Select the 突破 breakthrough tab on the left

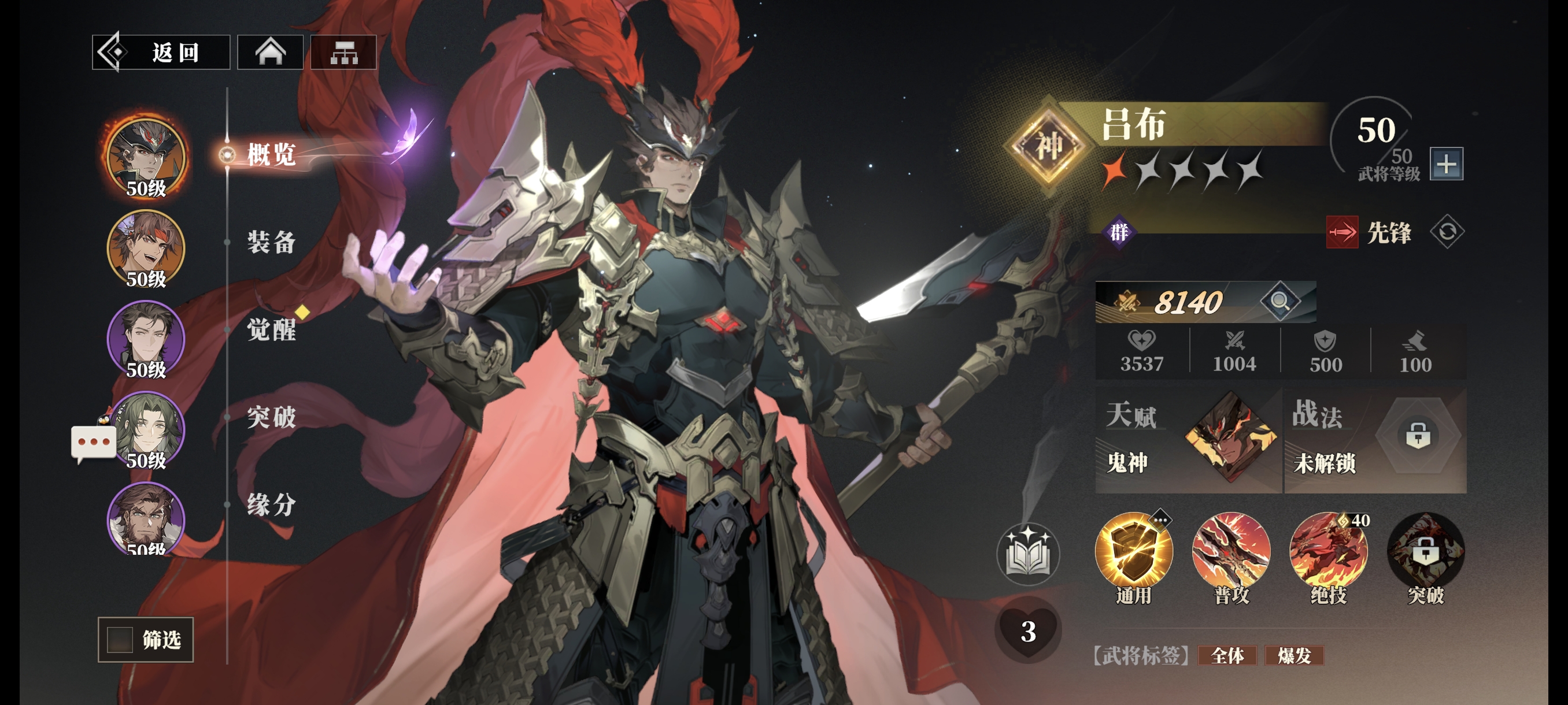coord(271,417)
